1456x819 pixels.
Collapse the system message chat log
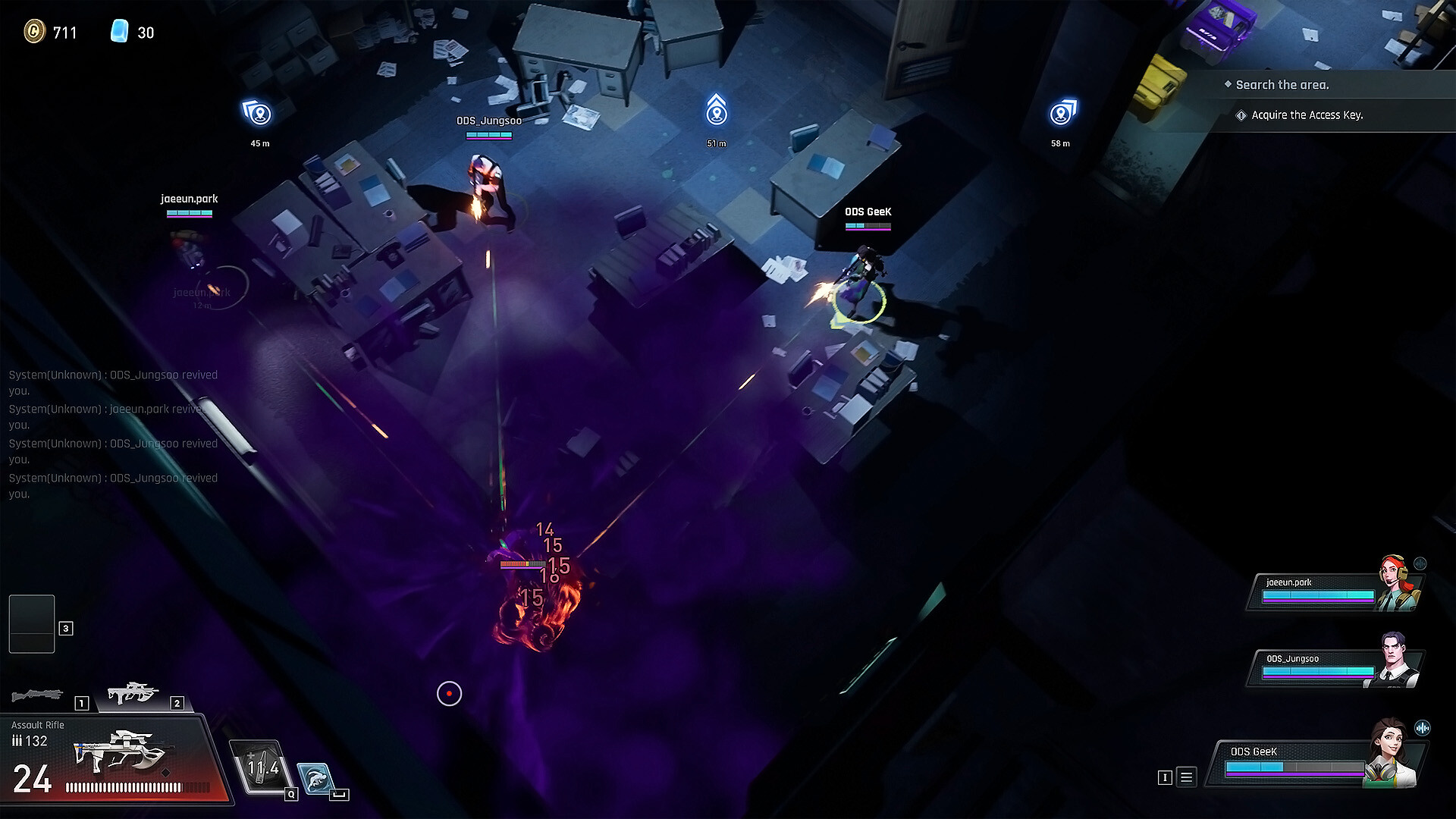tap(112, 434)
